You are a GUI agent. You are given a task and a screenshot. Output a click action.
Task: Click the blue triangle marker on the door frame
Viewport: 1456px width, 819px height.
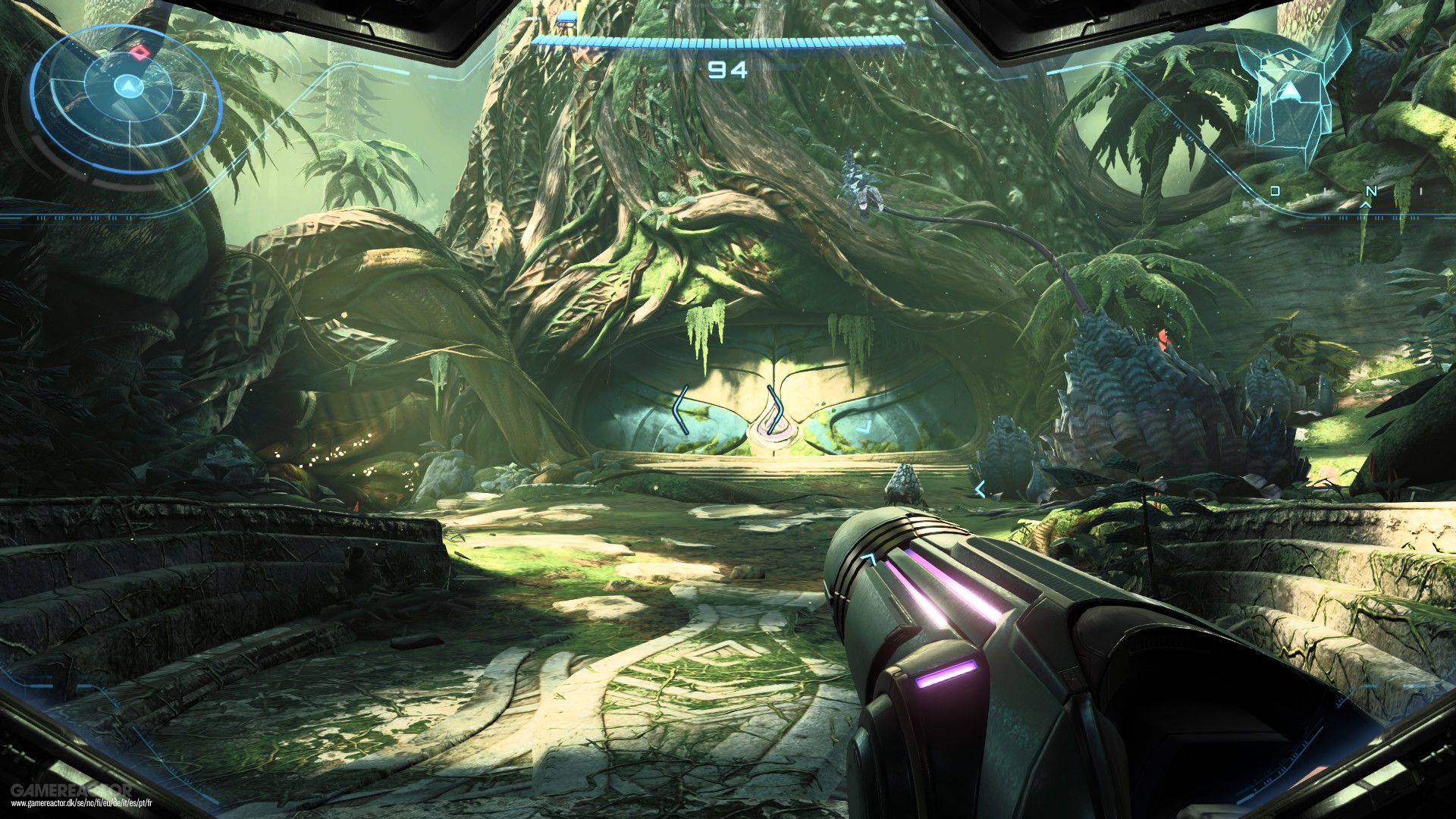[864, 426]
